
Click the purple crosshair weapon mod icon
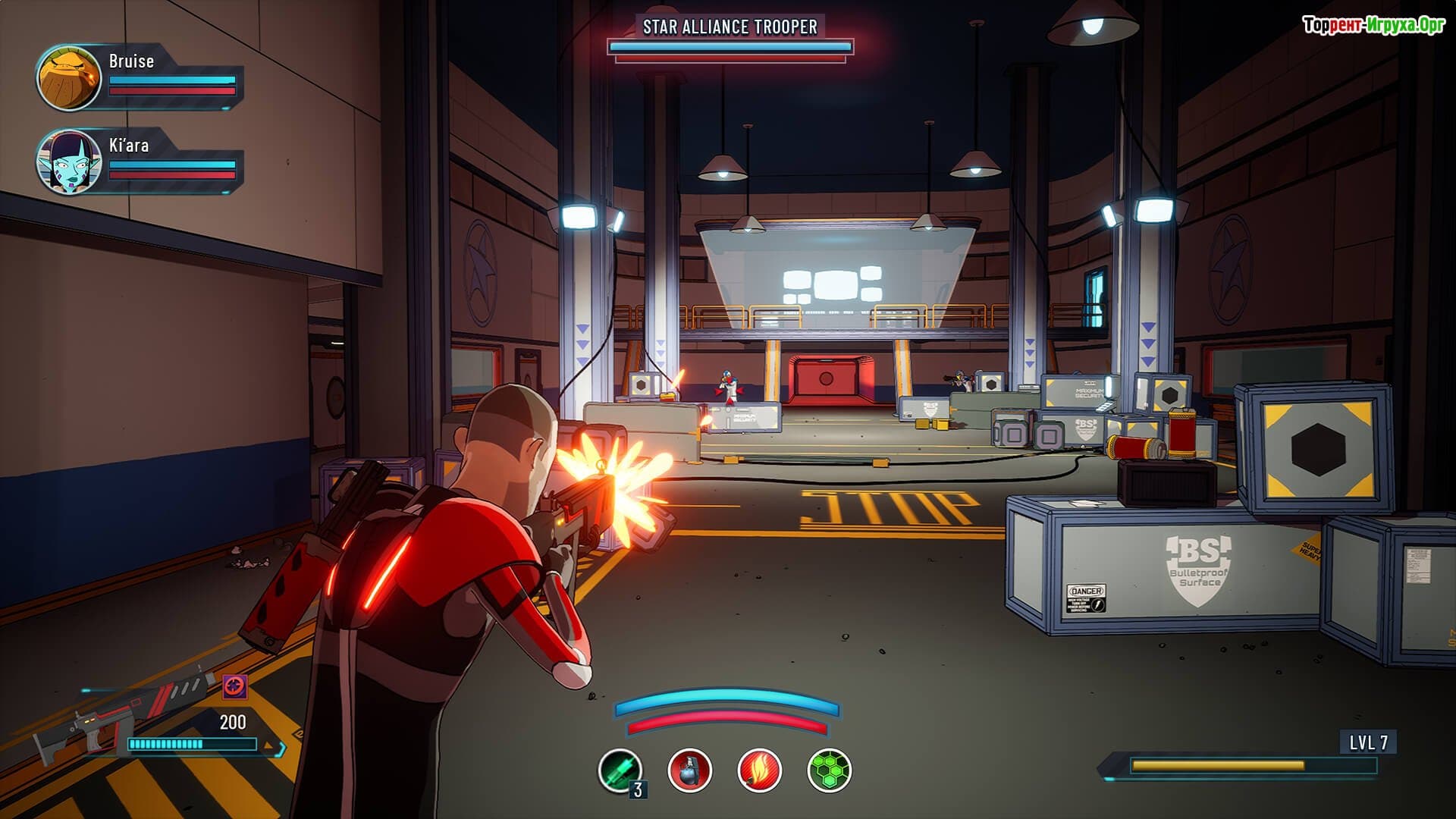click(235, 687)
